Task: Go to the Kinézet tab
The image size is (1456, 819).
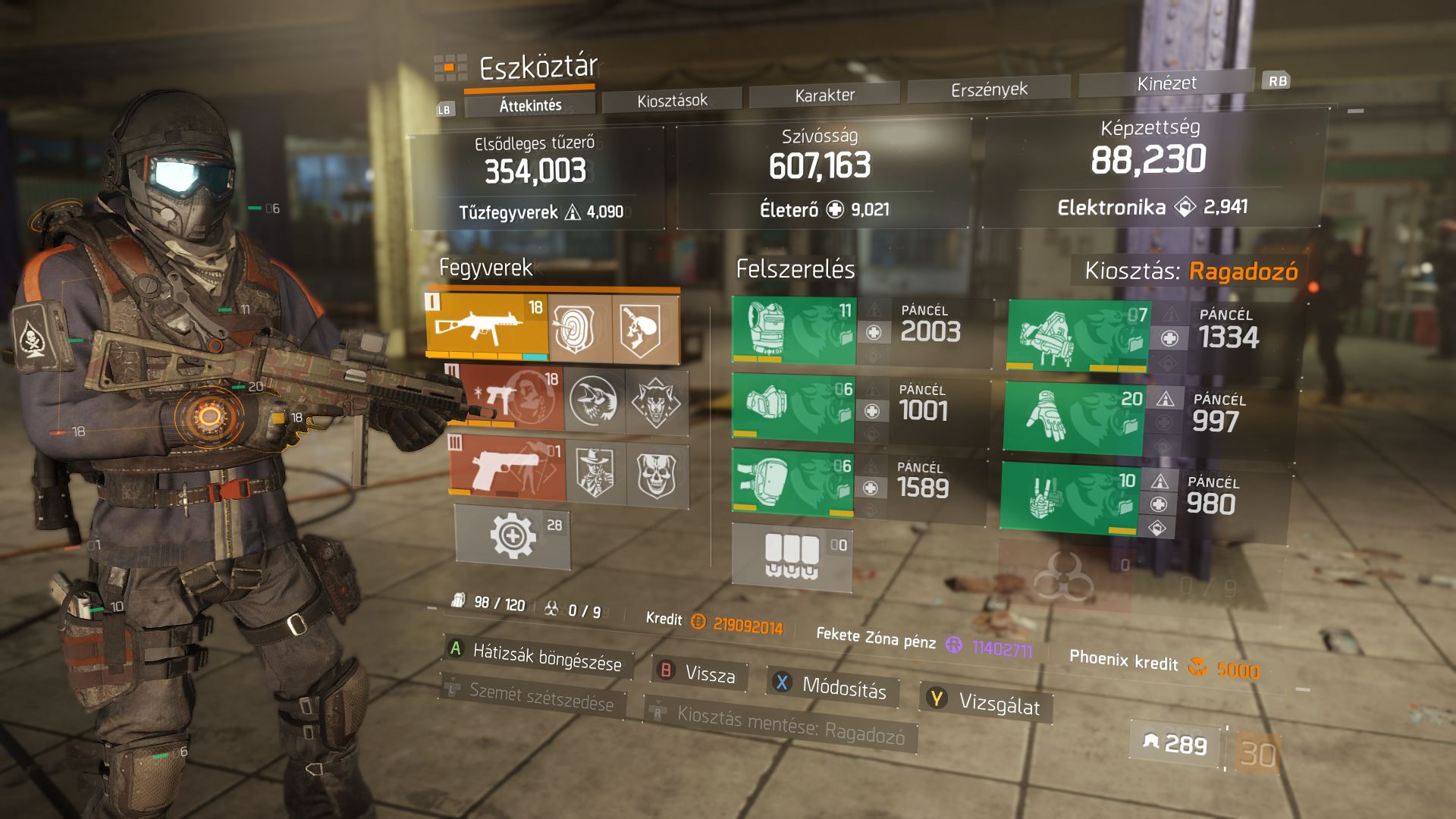Action: [1166, 83]
